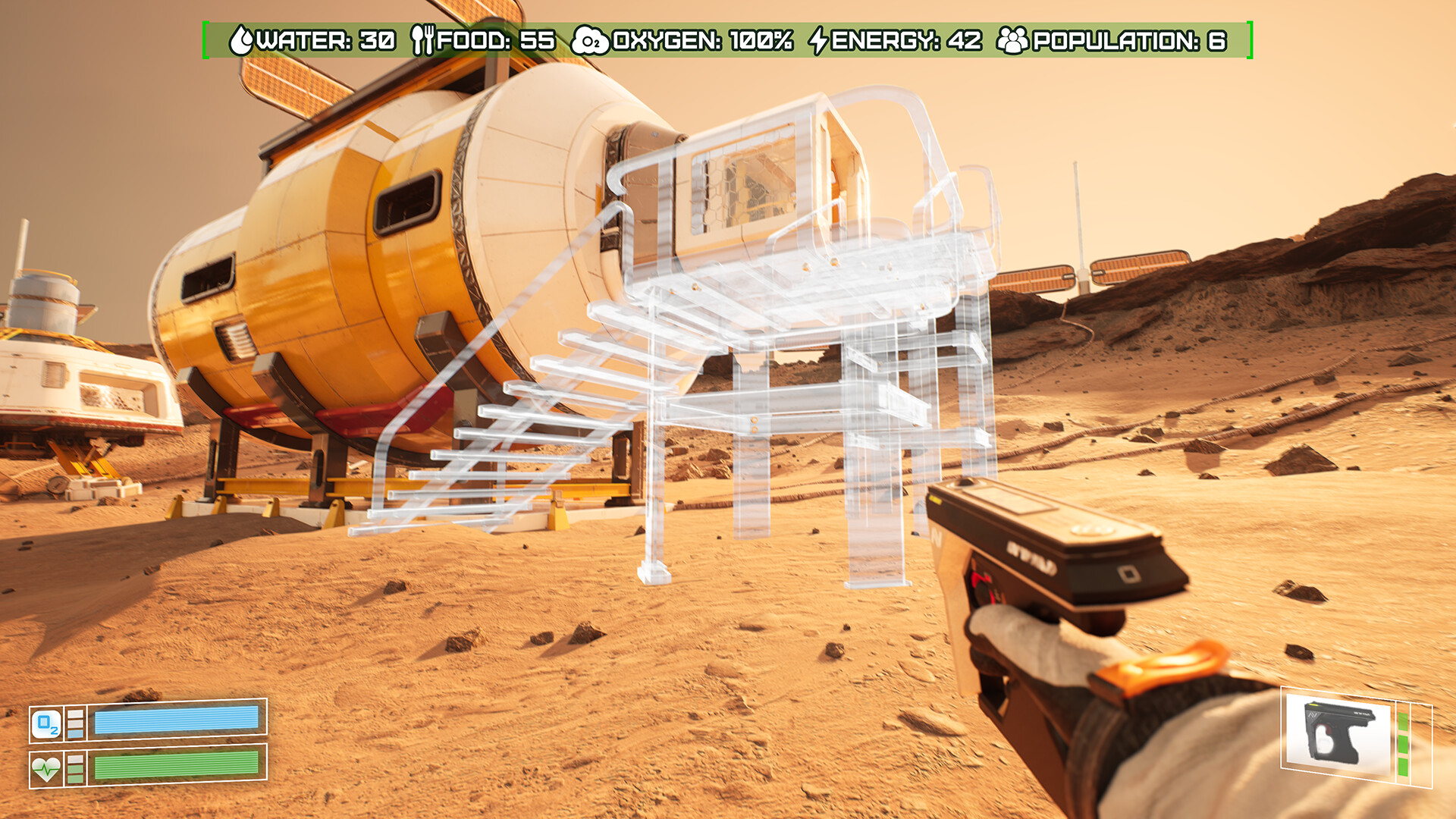Click the blue oxygen bar
Screen dimensions: 1456x819
pos(179,721)
